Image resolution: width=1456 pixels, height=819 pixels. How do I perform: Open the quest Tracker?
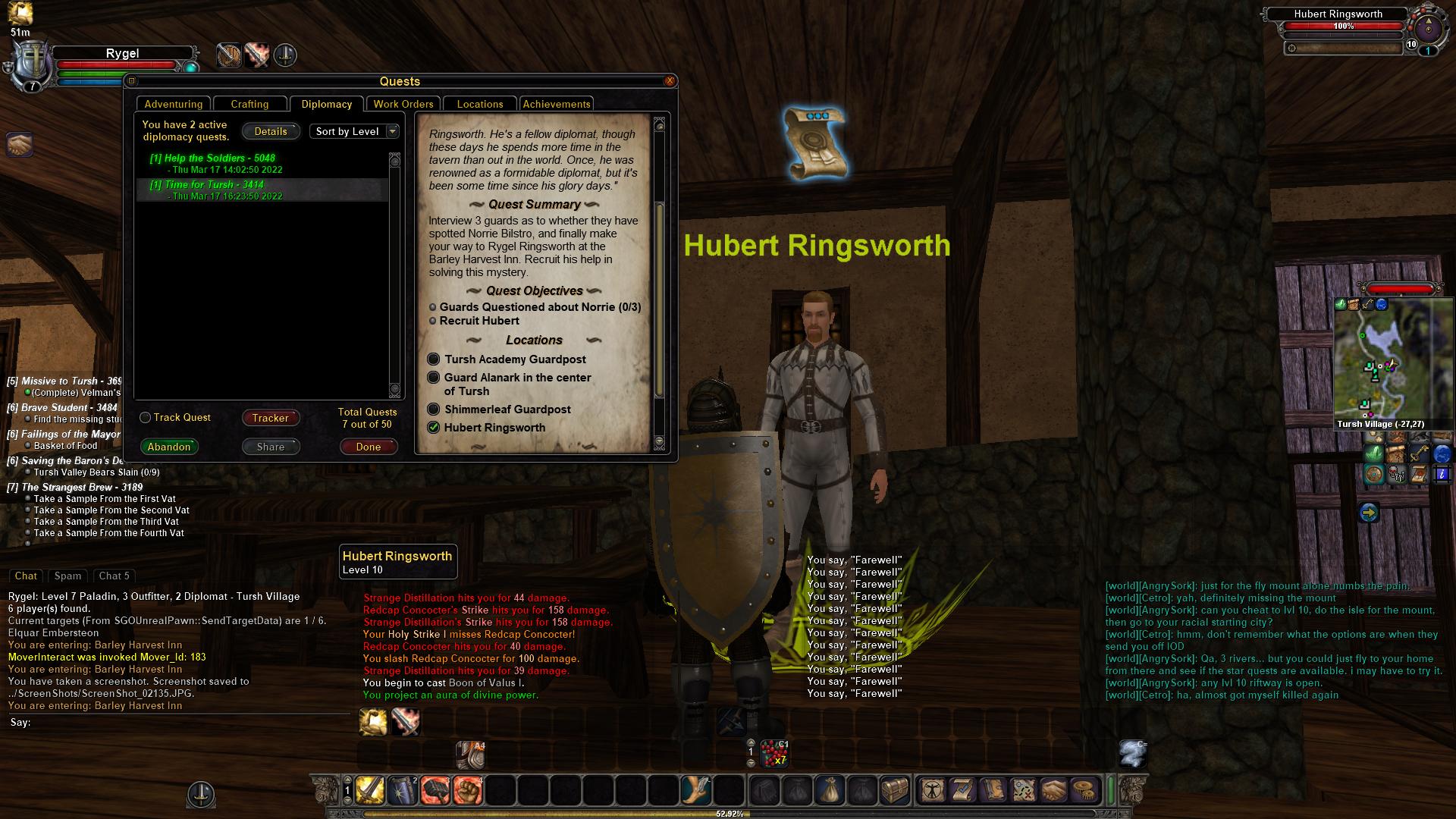click(271, 418)
